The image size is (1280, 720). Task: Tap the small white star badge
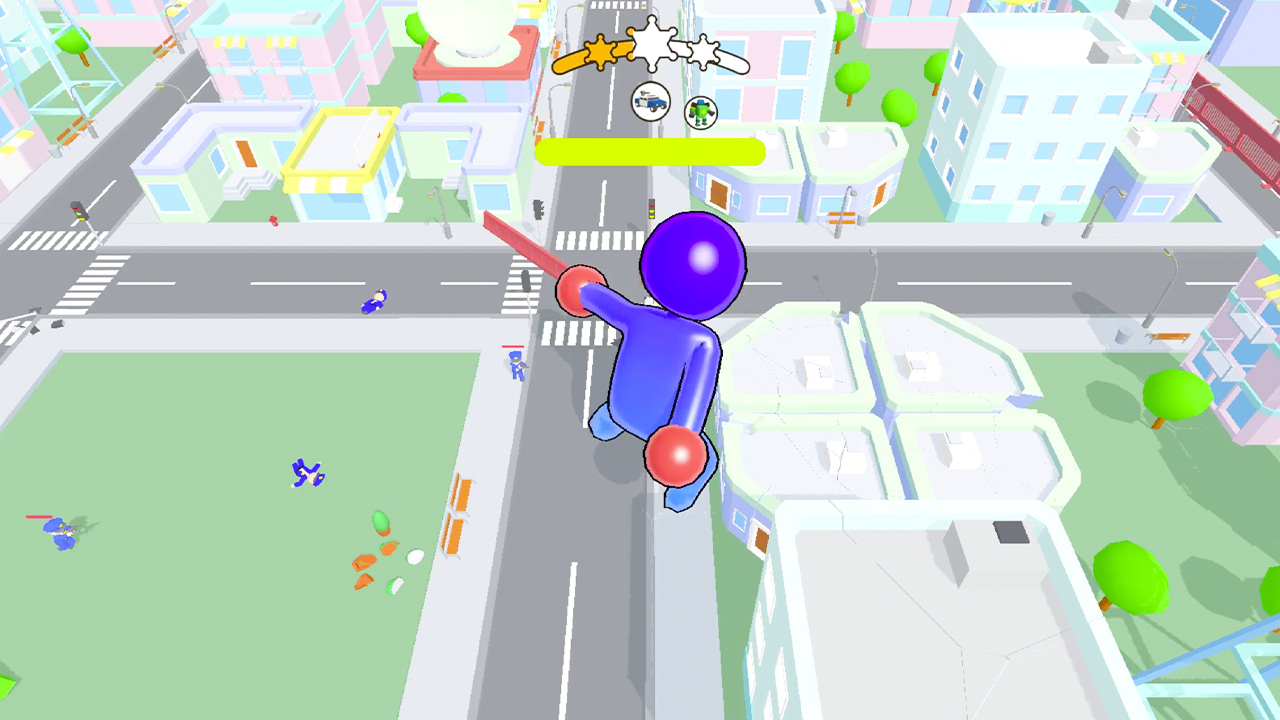(702, 52)
